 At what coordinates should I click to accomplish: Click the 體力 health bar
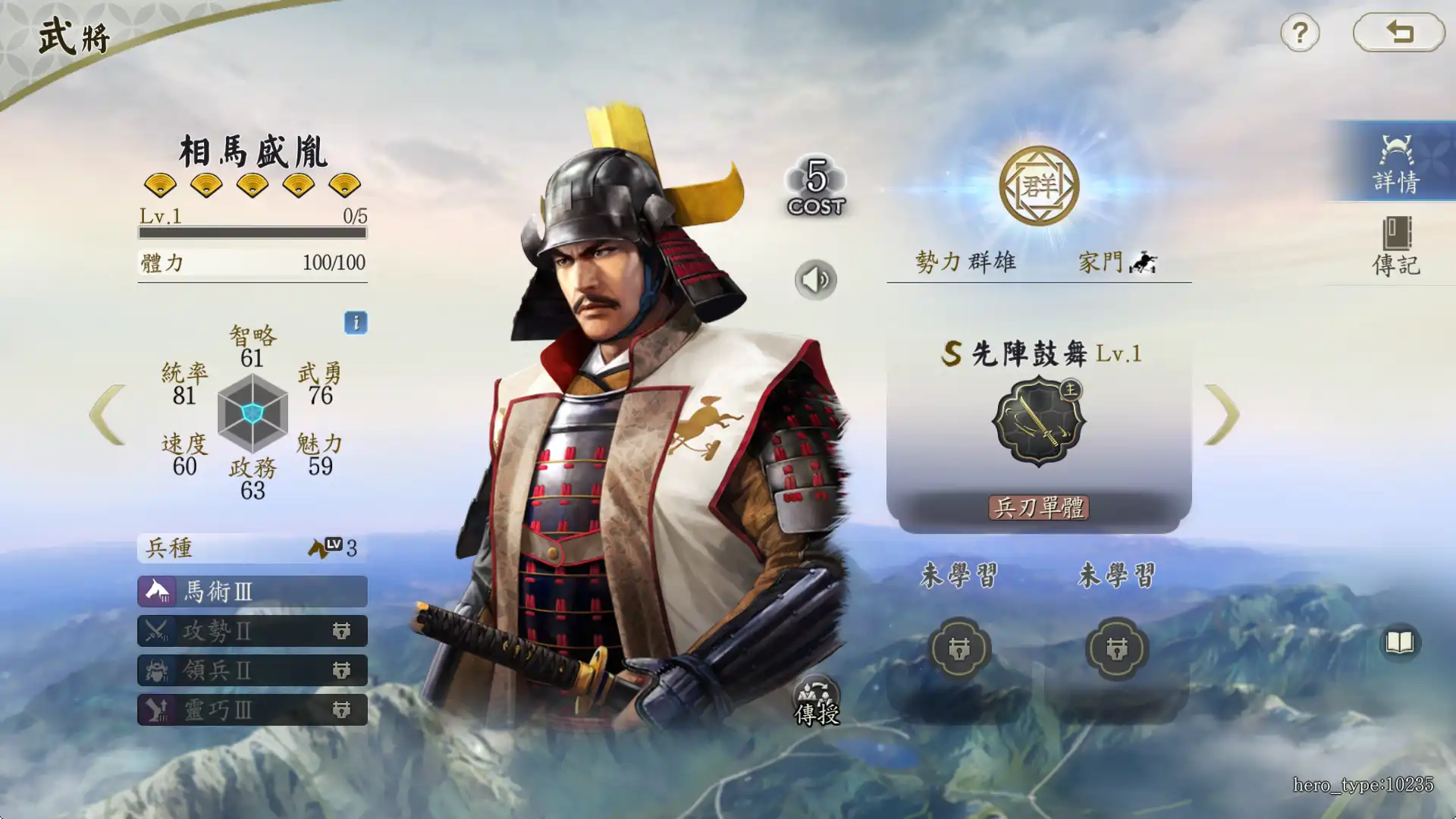coord(252,263)
